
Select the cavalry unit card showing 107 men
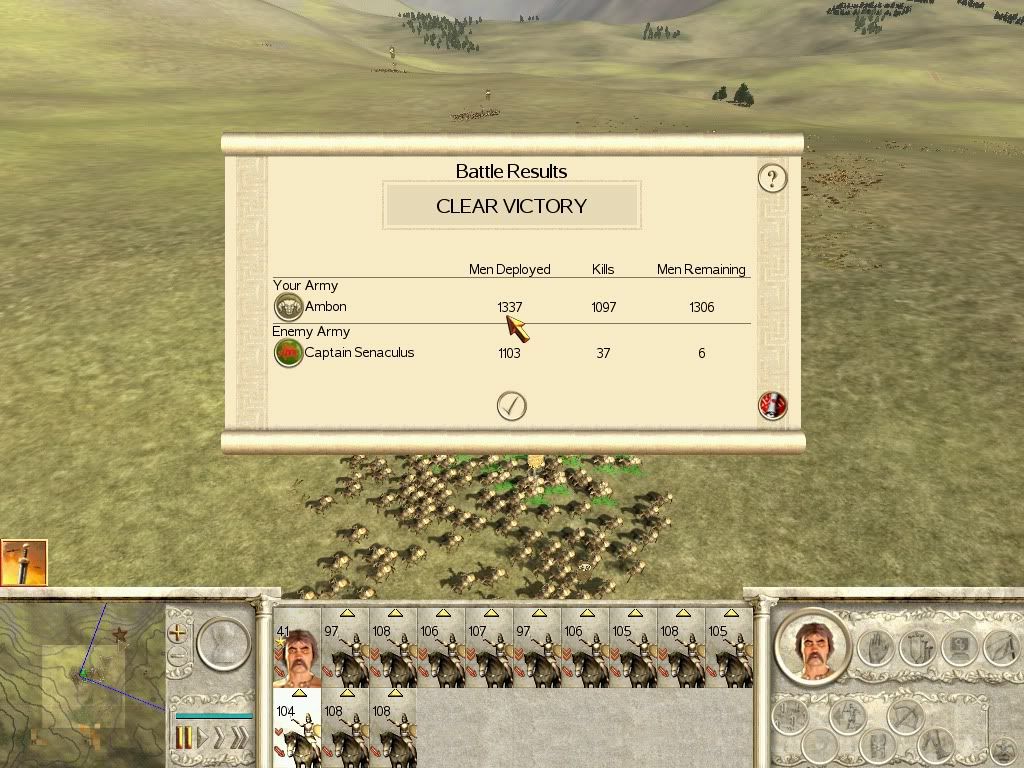489,648
